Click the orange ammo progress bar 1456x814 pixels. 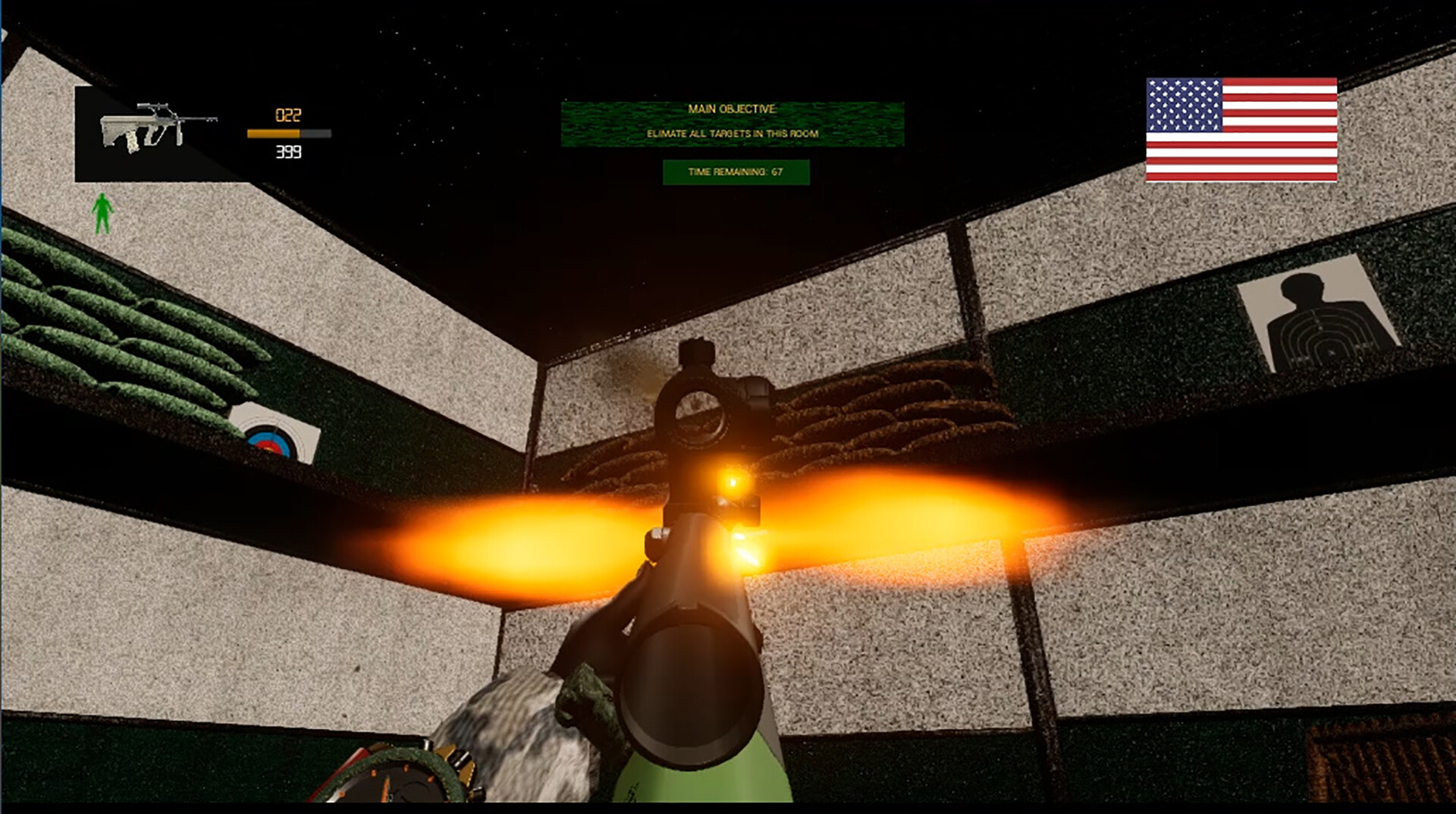point(287,133)
